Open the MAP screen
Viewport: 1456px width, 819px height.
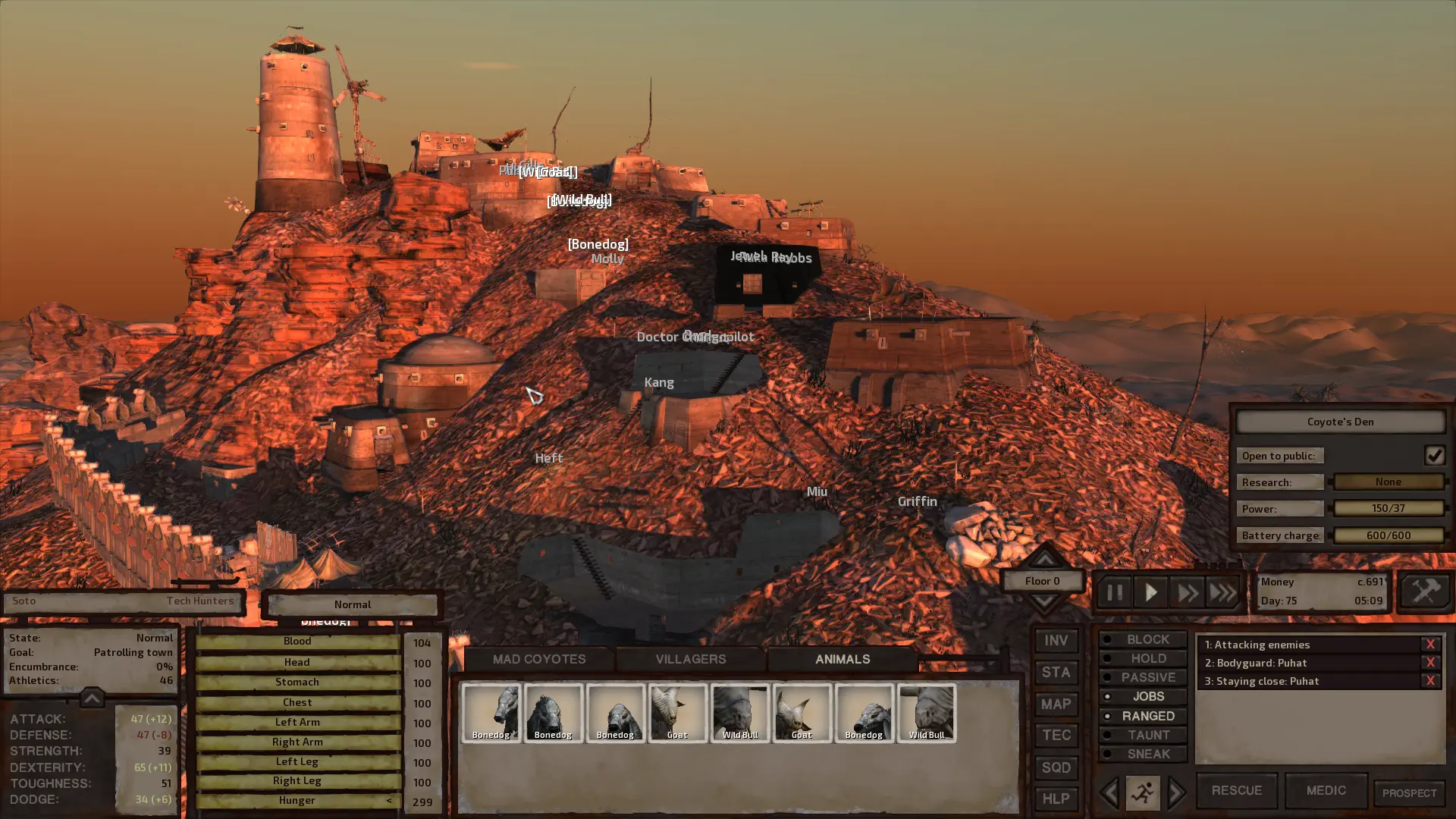[x=1056, y=704]
